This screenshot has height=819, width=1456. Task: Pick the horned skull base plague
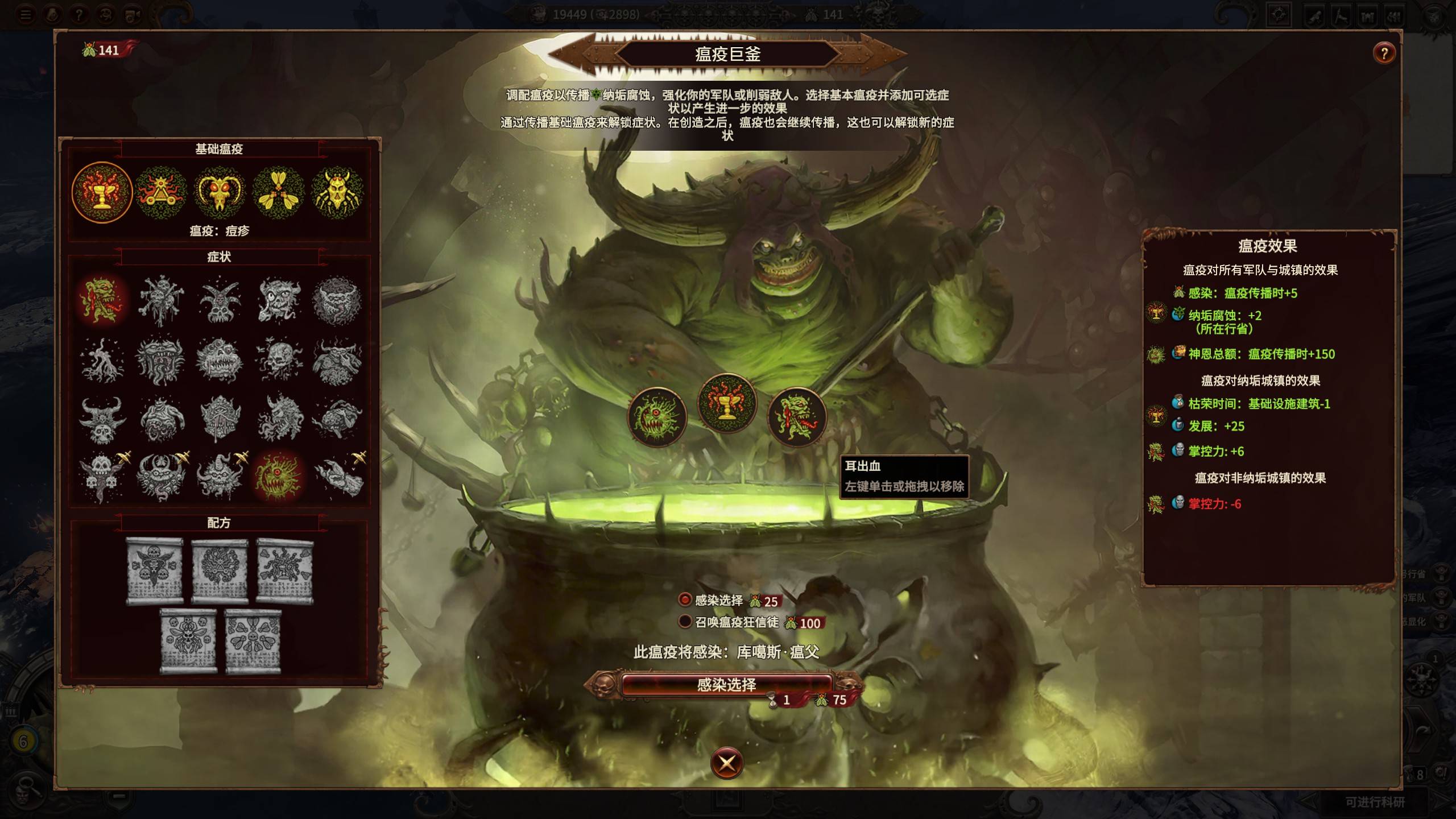(220, 192)
